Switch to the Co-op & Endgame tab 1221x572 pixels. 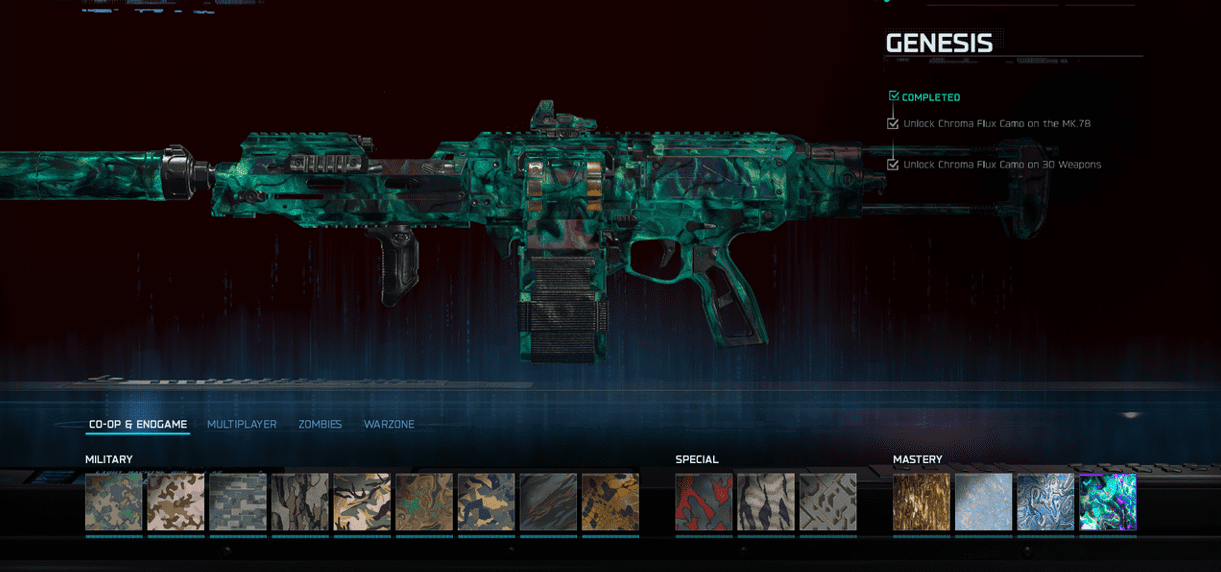pos(137,424)
